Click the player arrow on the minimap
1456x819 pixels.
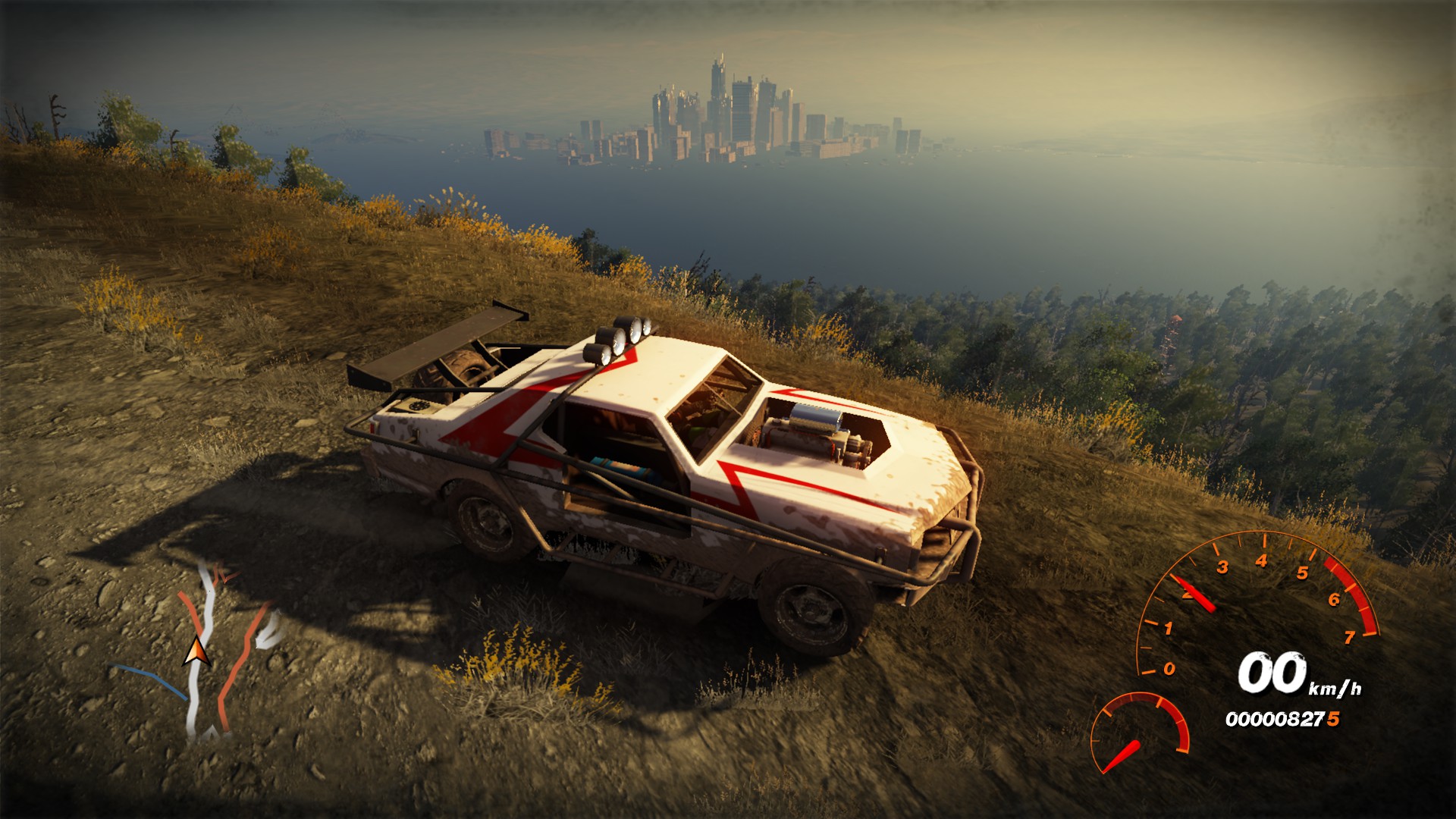[197, 654]
